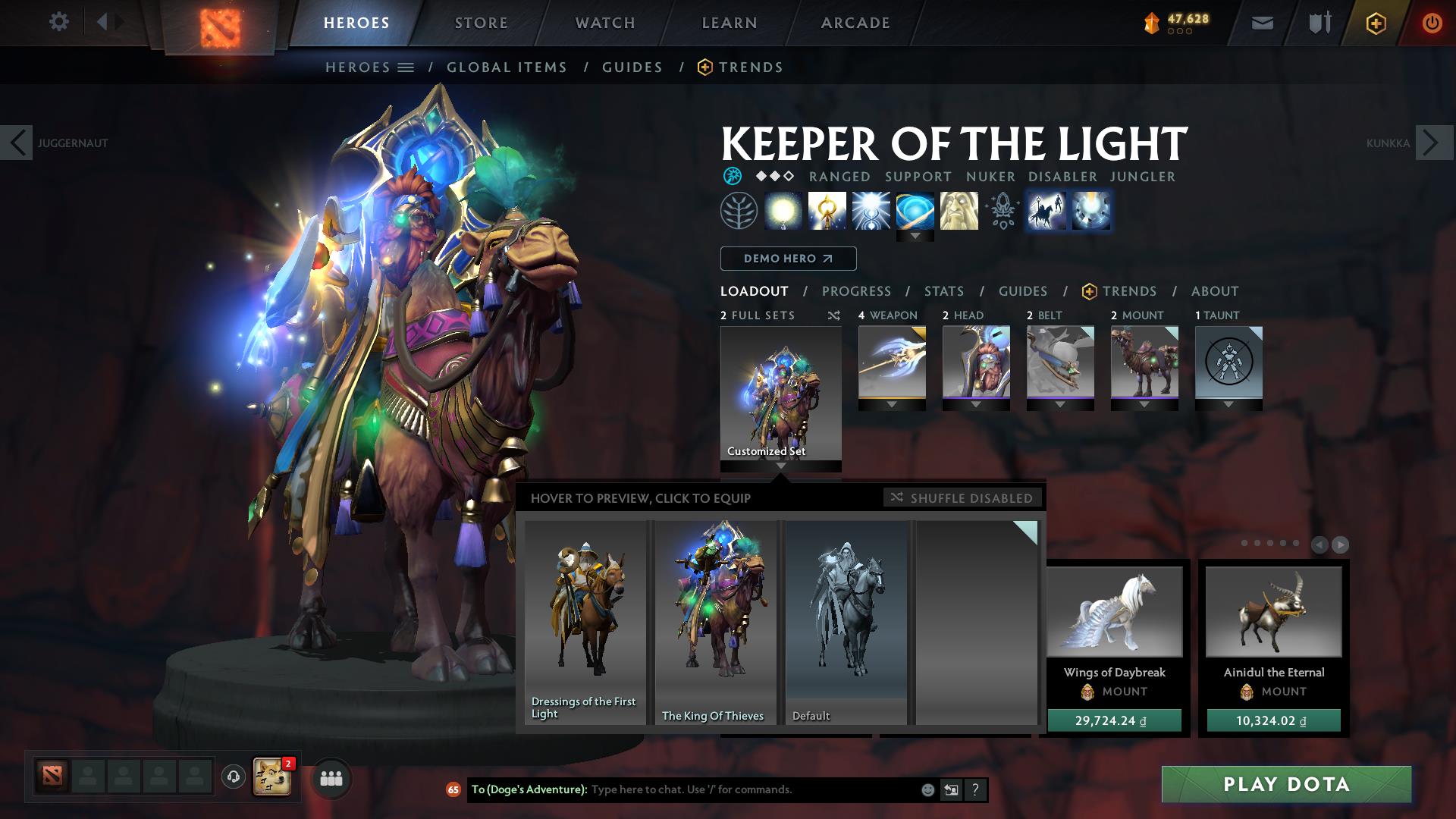Select the Blinding Light ability icon
The width and height of the screenshot is (1456, 819).
pyautogui.click(x=871, y=210)
